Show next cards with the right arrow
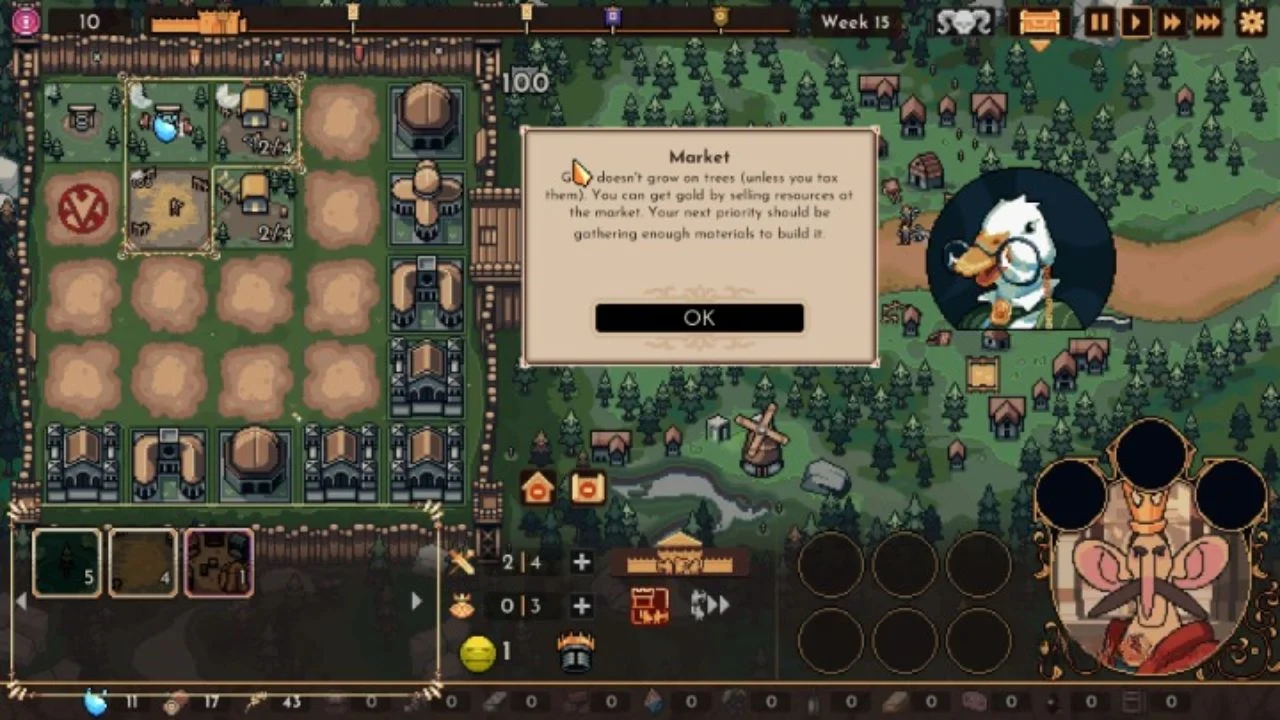Screen dimensions: 1280x720 [417, 601]
